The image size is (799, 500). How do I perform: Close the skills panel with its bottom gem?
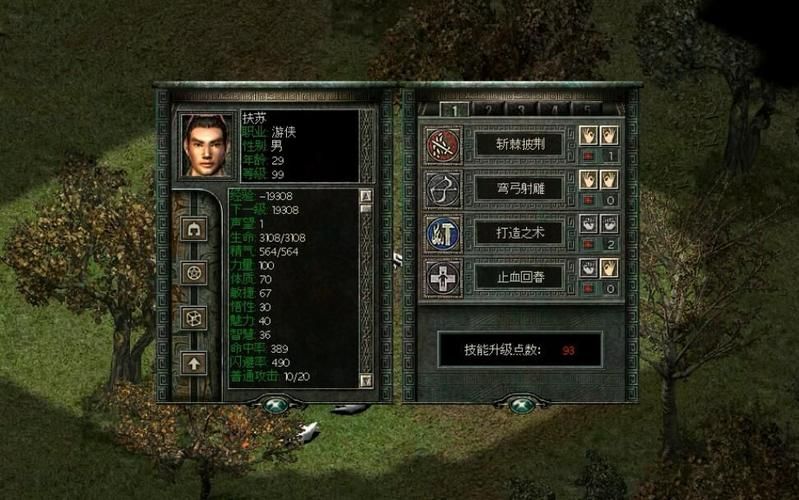click(518, 405)
